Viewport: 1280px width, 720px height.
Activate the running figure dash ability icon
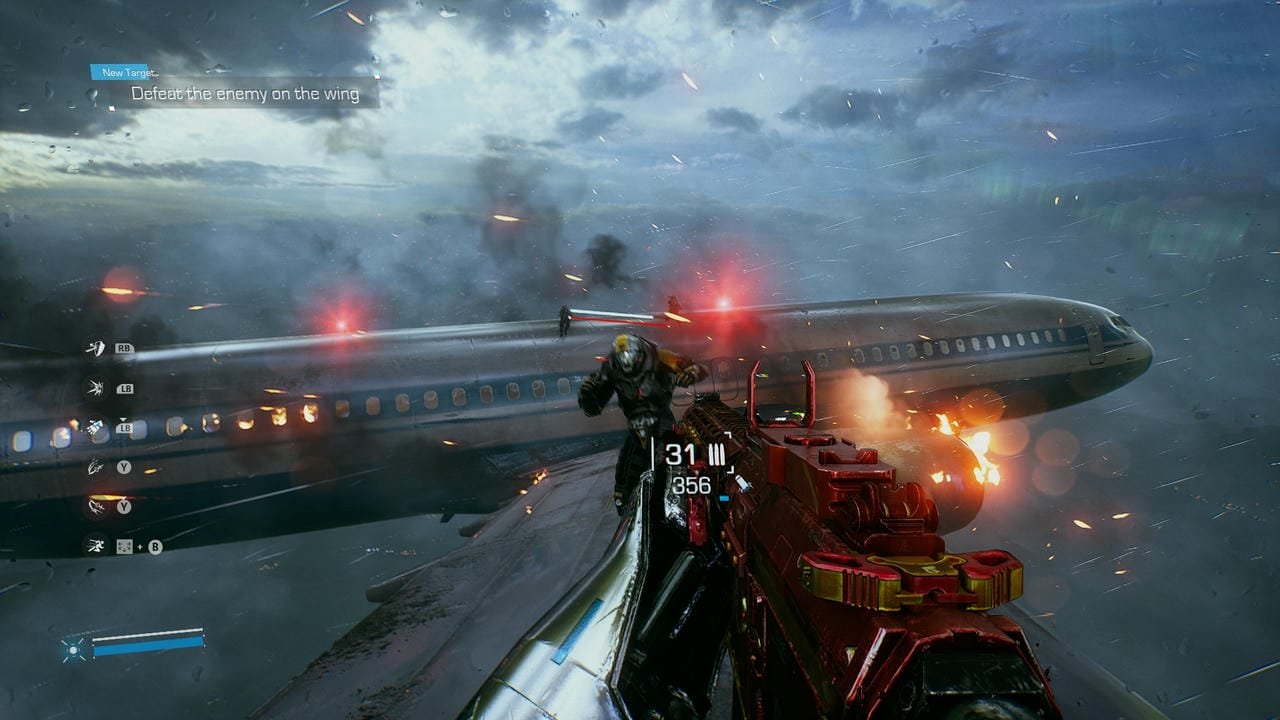(96, 546)
